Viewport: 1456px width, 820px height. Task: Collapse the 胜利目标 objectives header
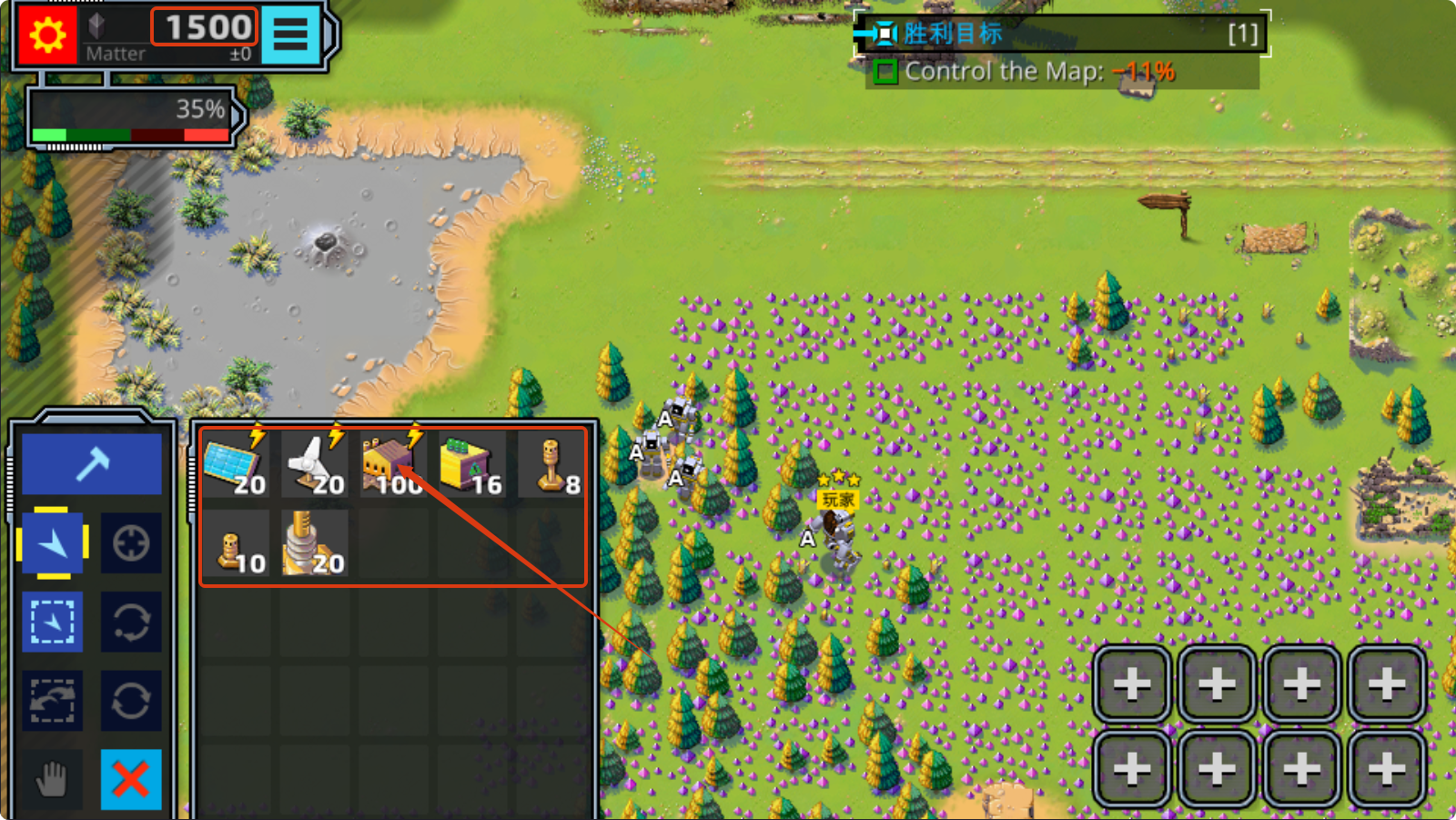tap(881, 34)
